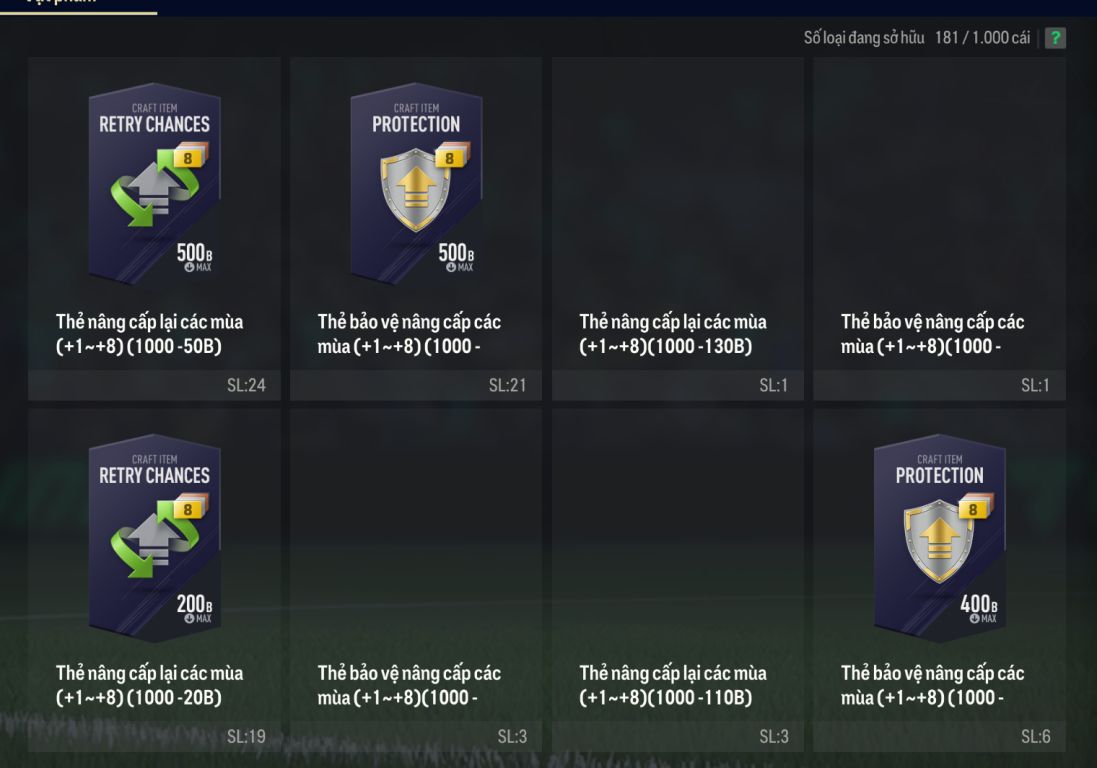Image resolution: width=1097 pixels, height=768 pixels.
Task: Choose the retry item labeled 1000-130B
Action: pyautogui.click(x=678, y=230)
